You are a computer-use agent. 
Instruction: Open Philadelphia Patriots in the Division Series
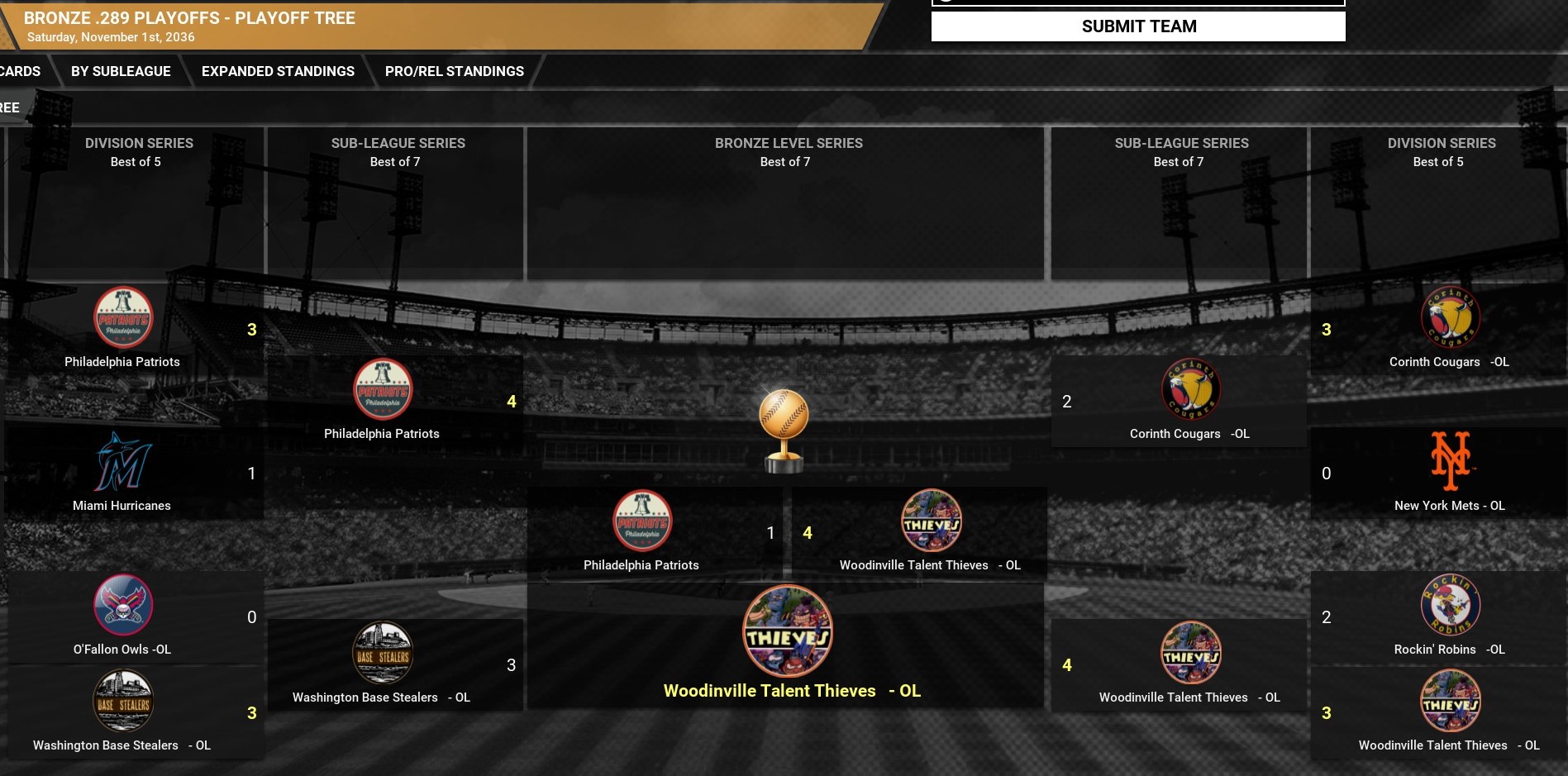coord(122,361)
